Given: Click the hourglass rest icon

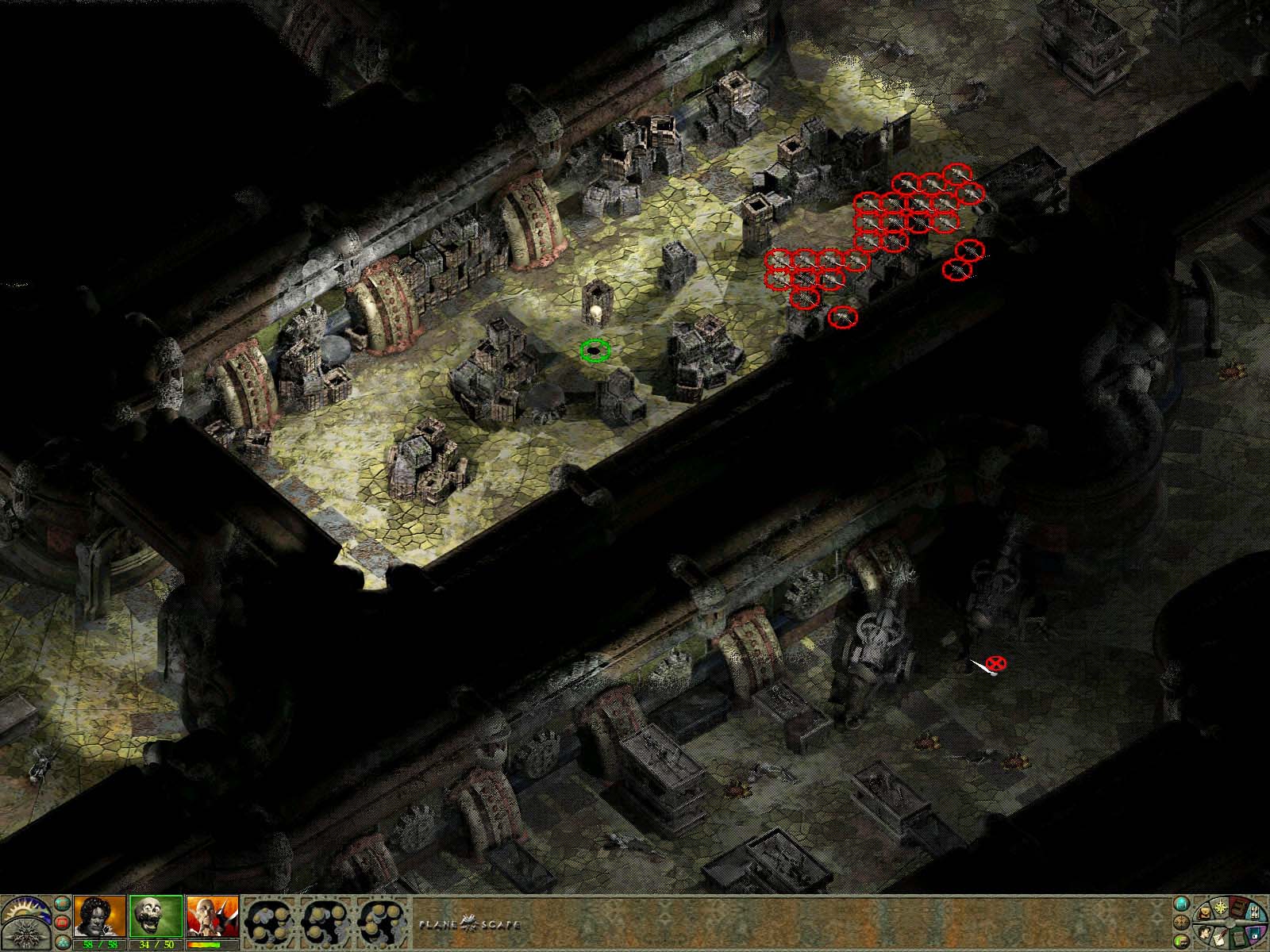Looking at the screenshot, I should pyautogui.click(x=1254, y=913).
